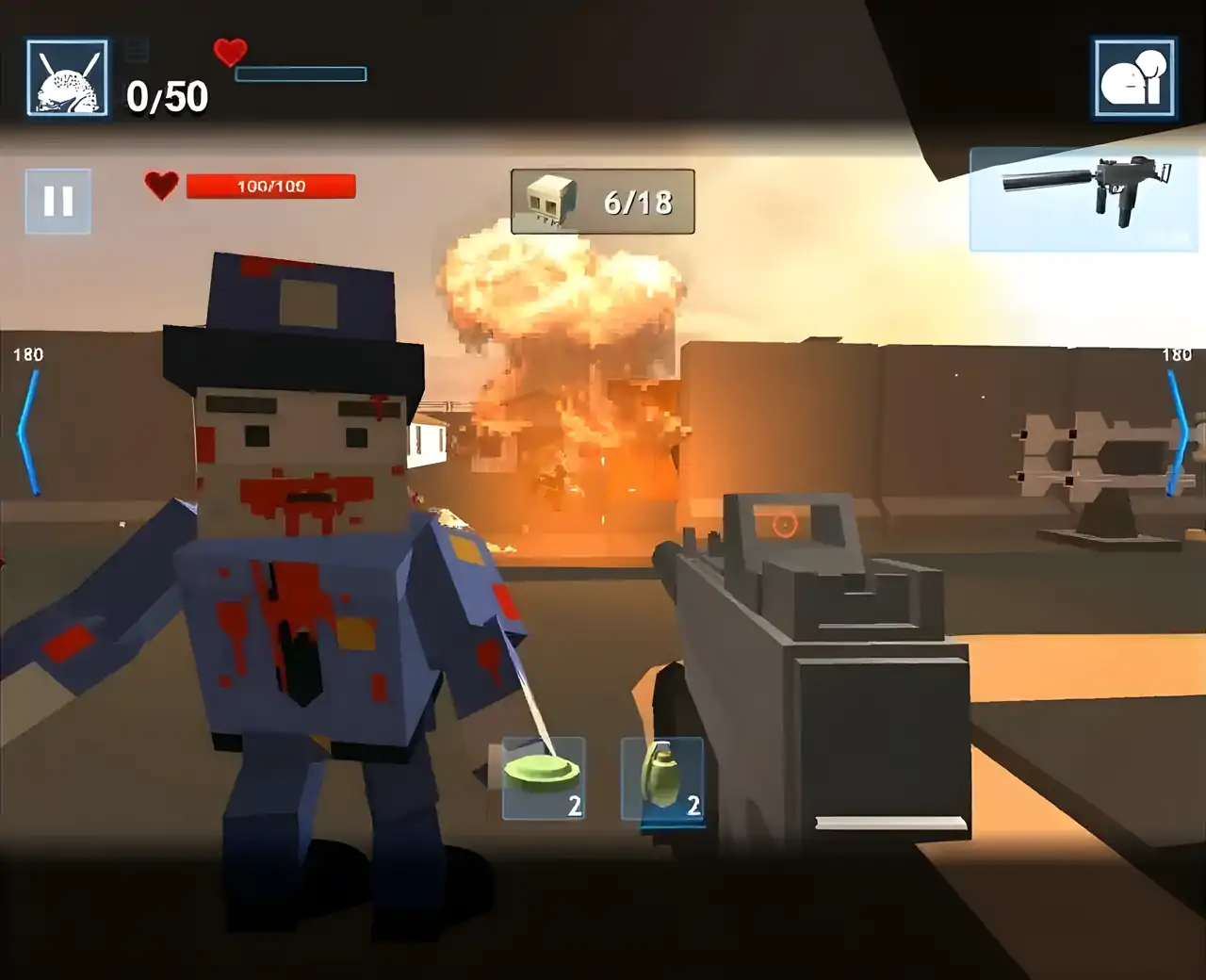The image size is (1206, 980).
Task: Select the green landmine slot
Action: click(544, 778)
